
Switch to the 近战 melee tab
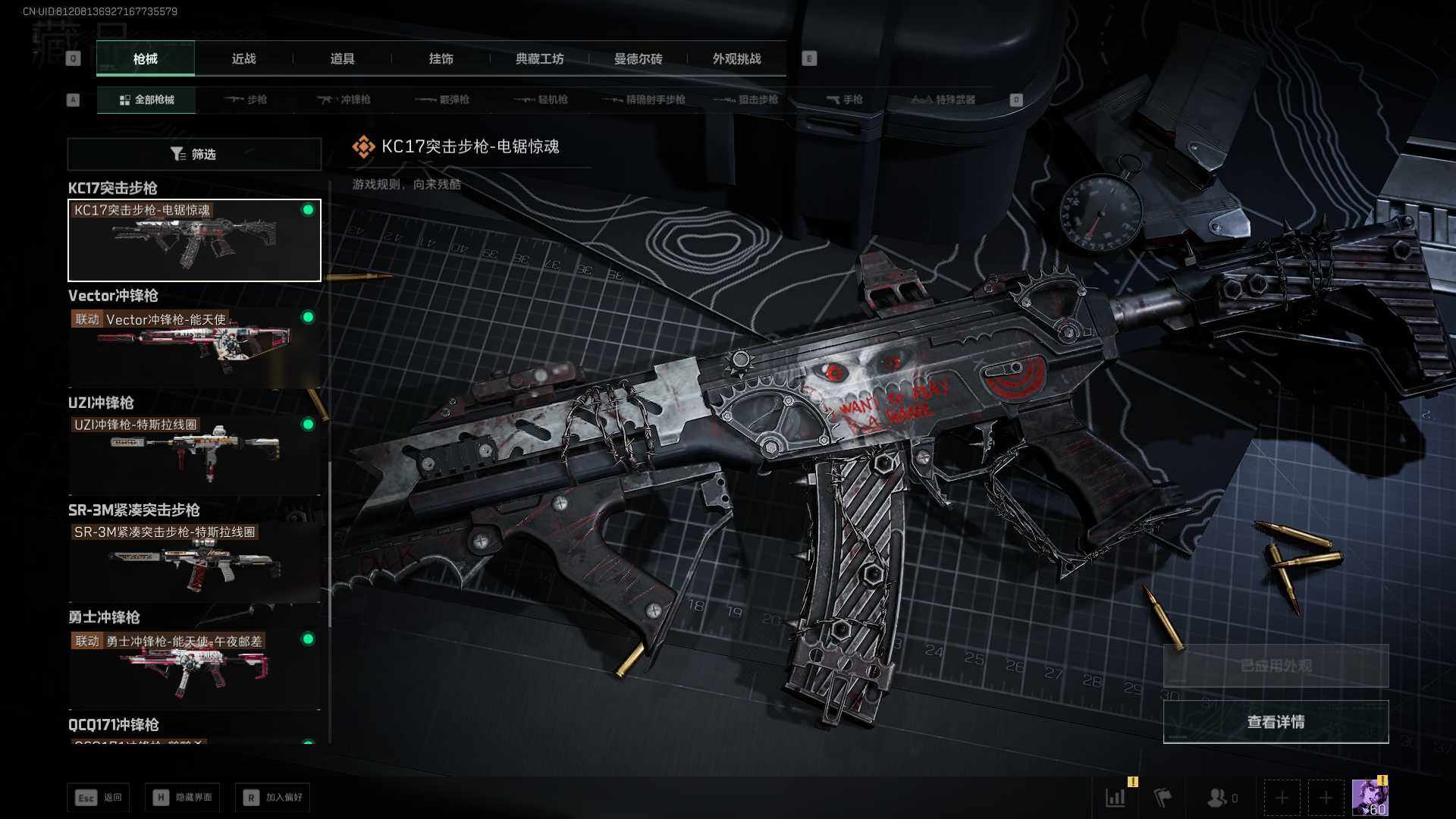click(x=243, y=58)
